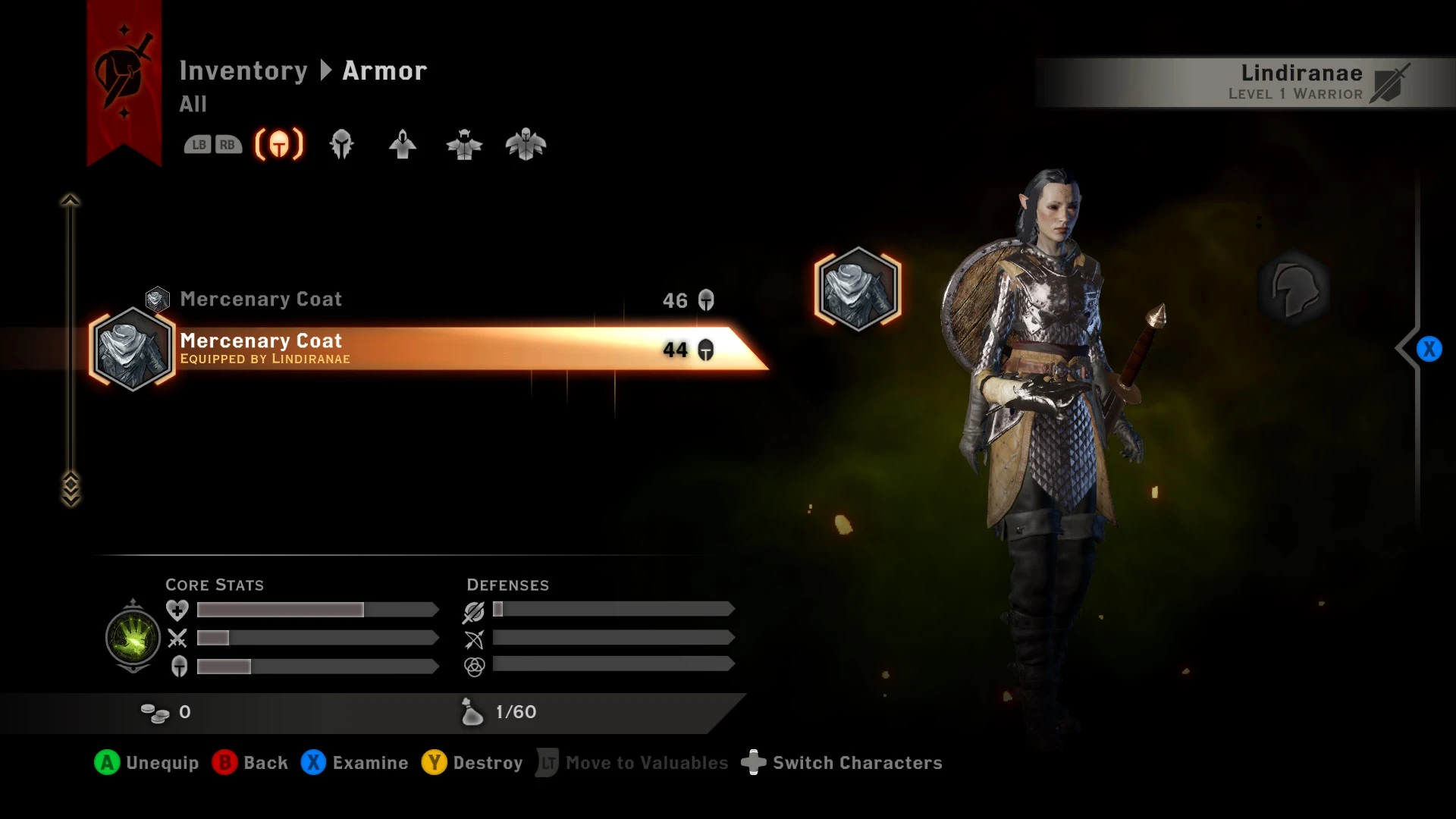Click the X examine prompt beside the character
1456x819 pixels.
(x=1429, y=349)
